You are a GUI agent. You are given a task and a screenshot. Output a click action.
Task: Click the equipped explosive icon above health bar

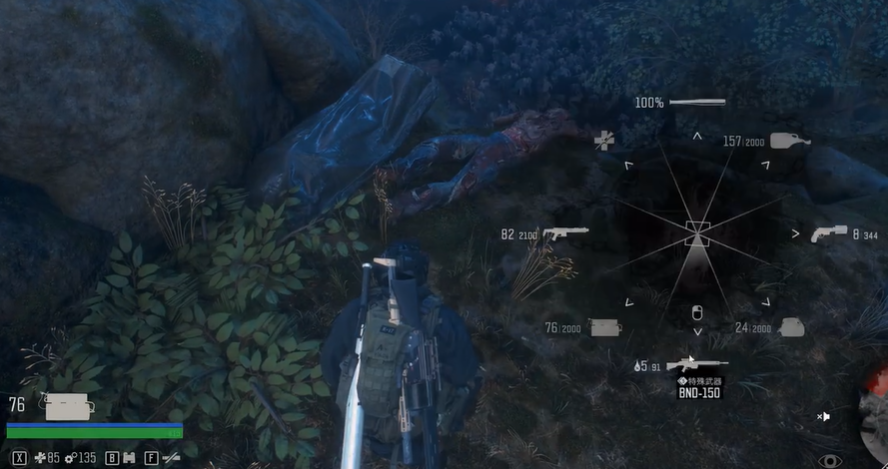click(68, 405)
